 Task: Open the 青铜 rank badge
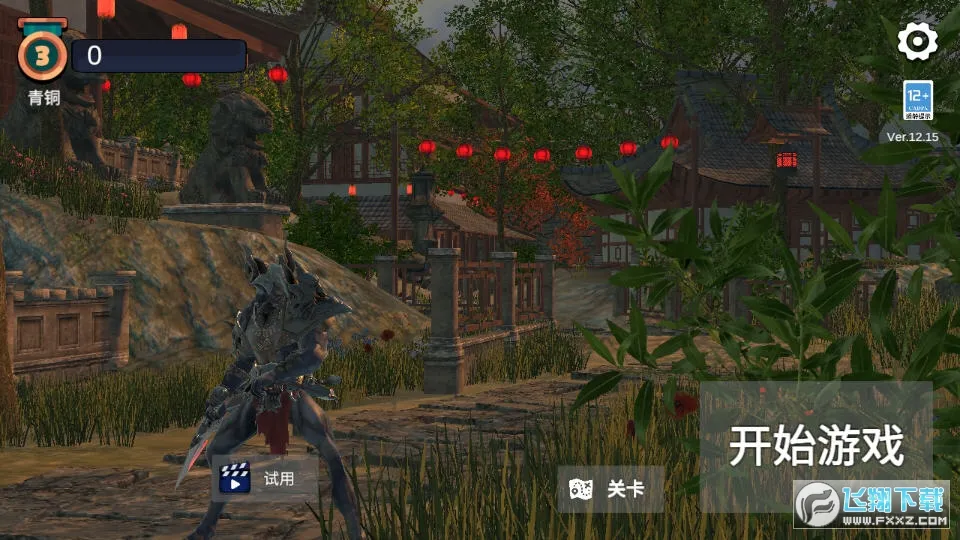pyautogui.click(x=42, y=56)
